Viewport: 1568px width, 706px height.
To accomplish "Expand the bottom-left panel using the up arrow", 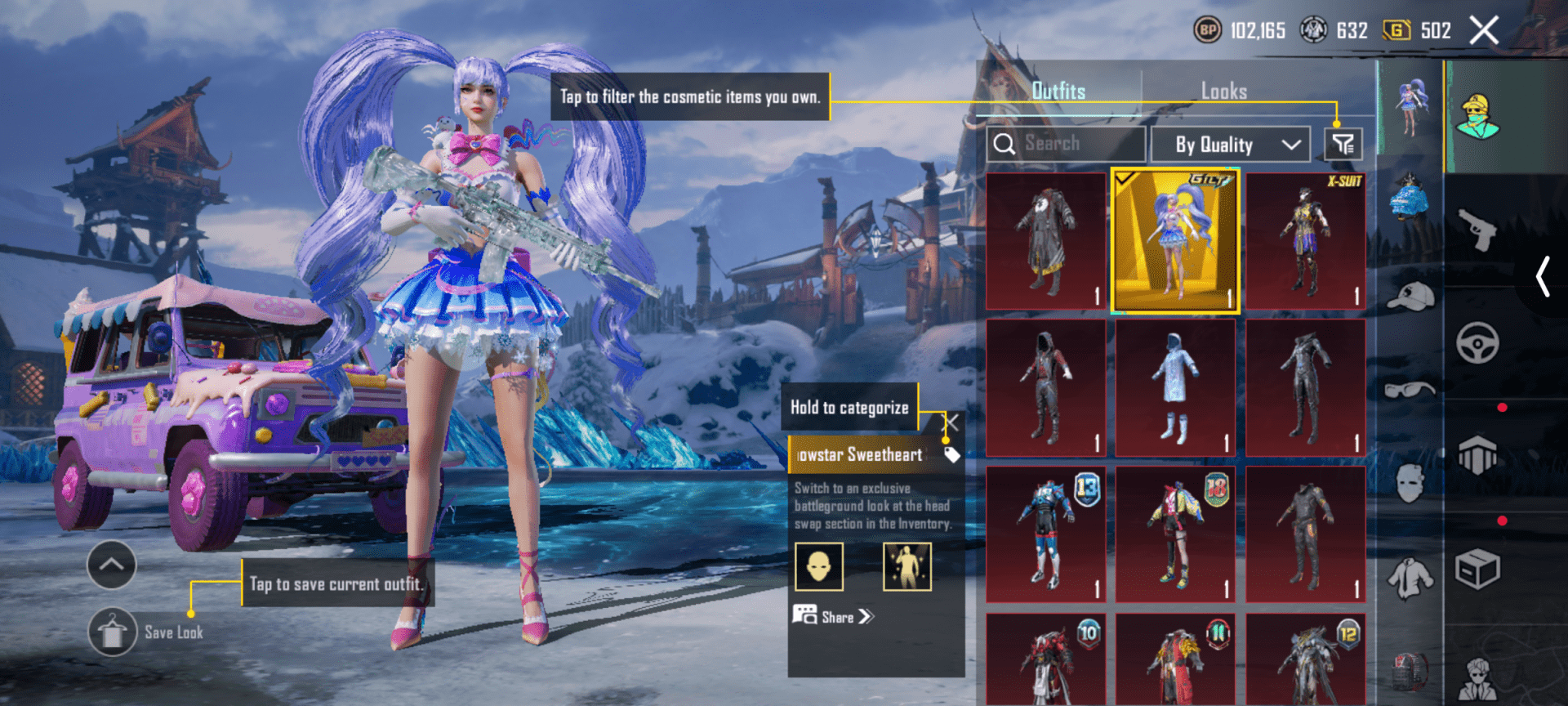I will coord(110,565).
